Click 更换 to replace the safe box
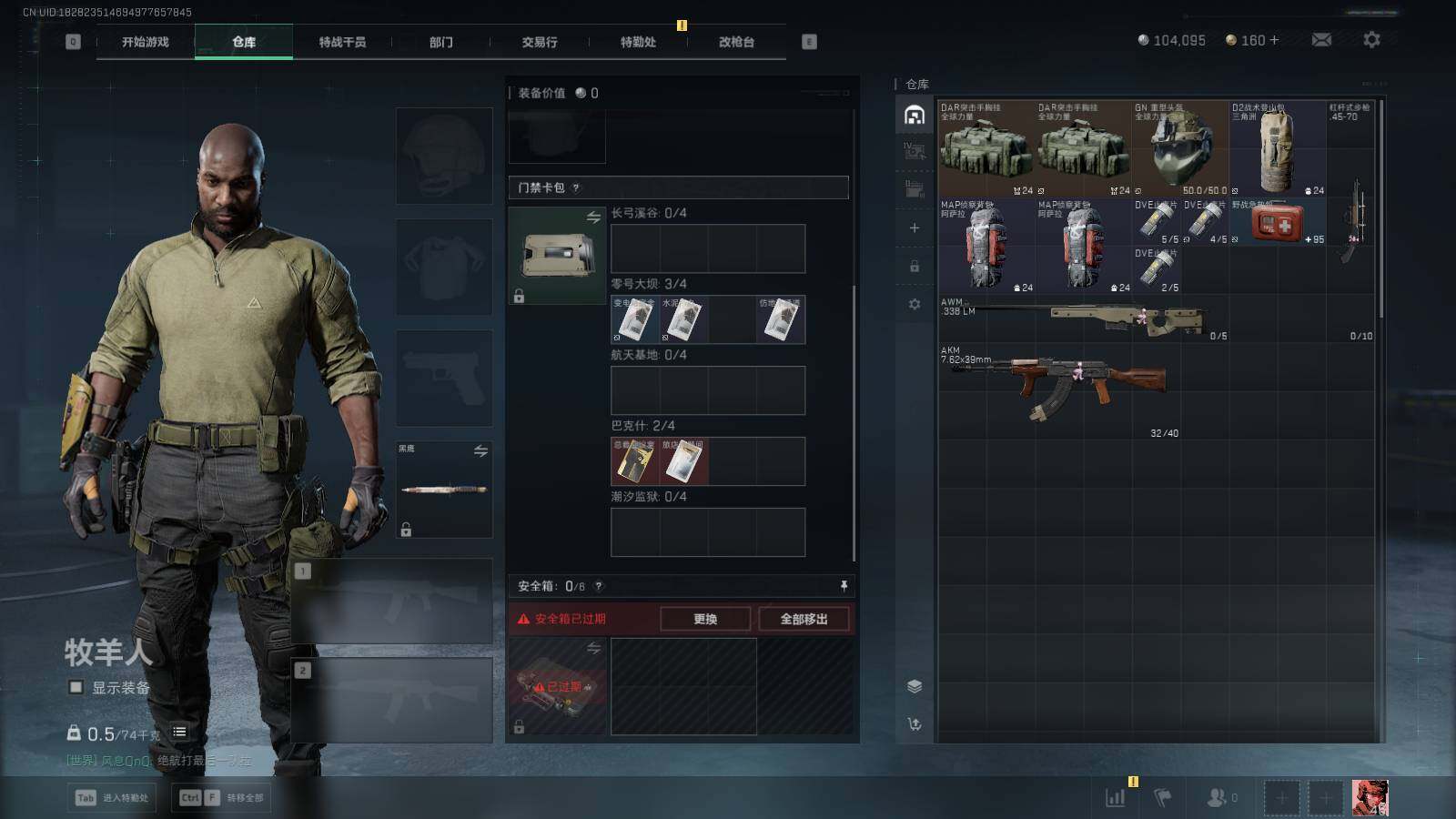This screenshot has width=1456, height=819. click(x=705, y=619)
